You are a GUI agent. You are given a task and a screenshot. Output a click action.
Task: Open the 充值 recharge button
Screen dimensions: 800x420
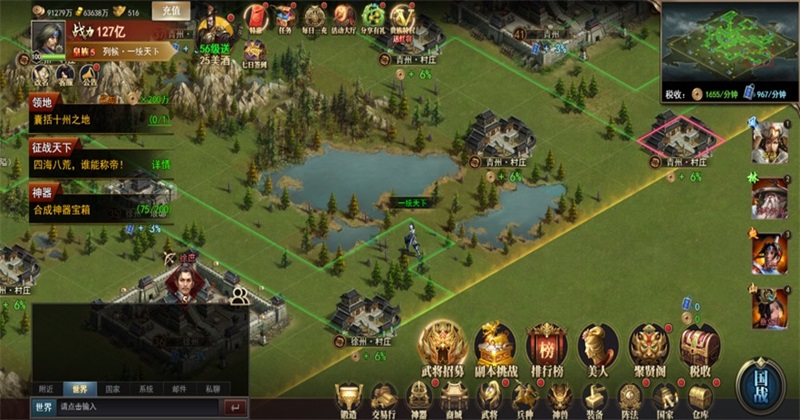171,11
